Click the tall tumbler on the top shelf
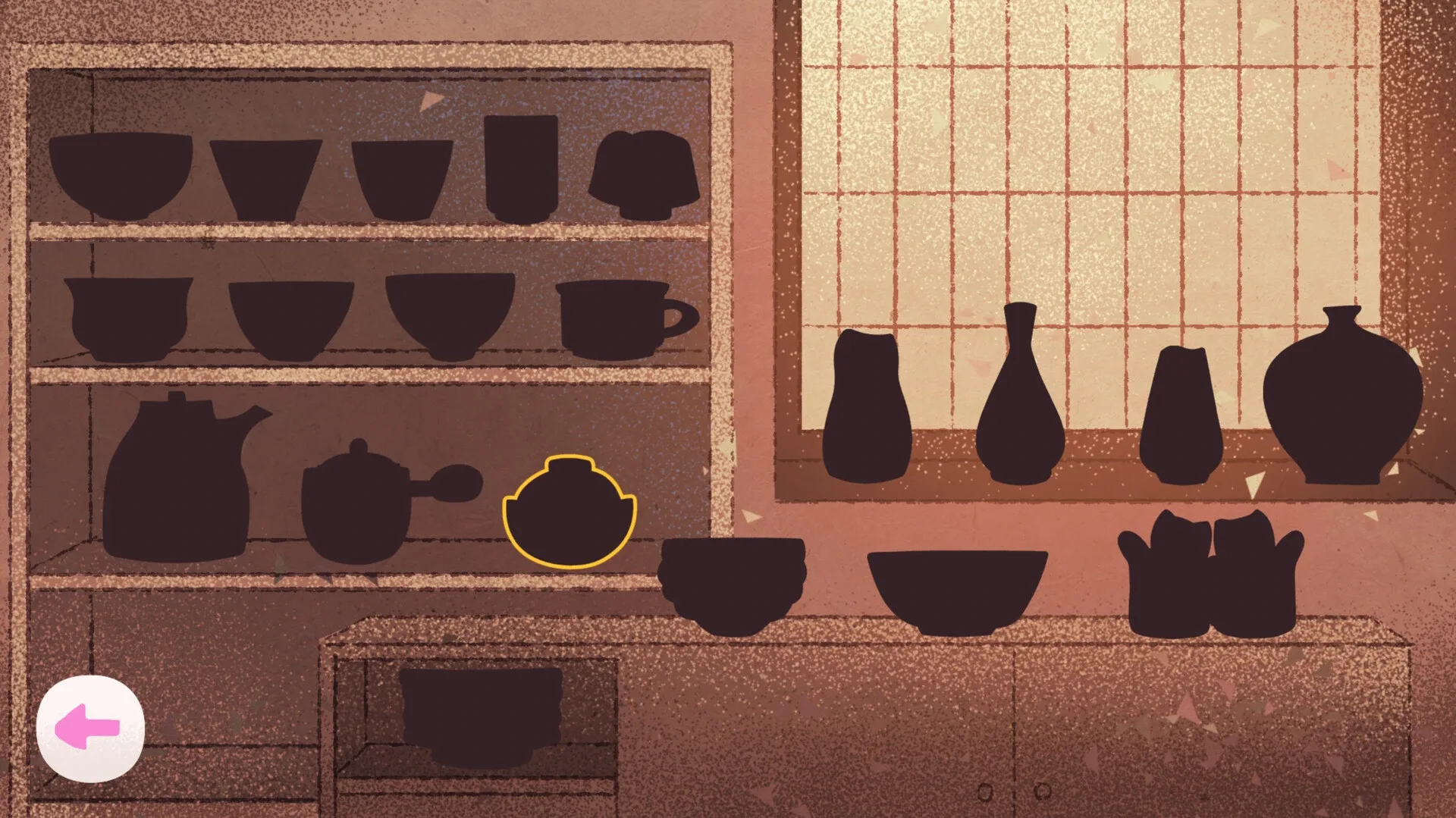This screenshot has height=818, width=1456. tap(519, 167)
